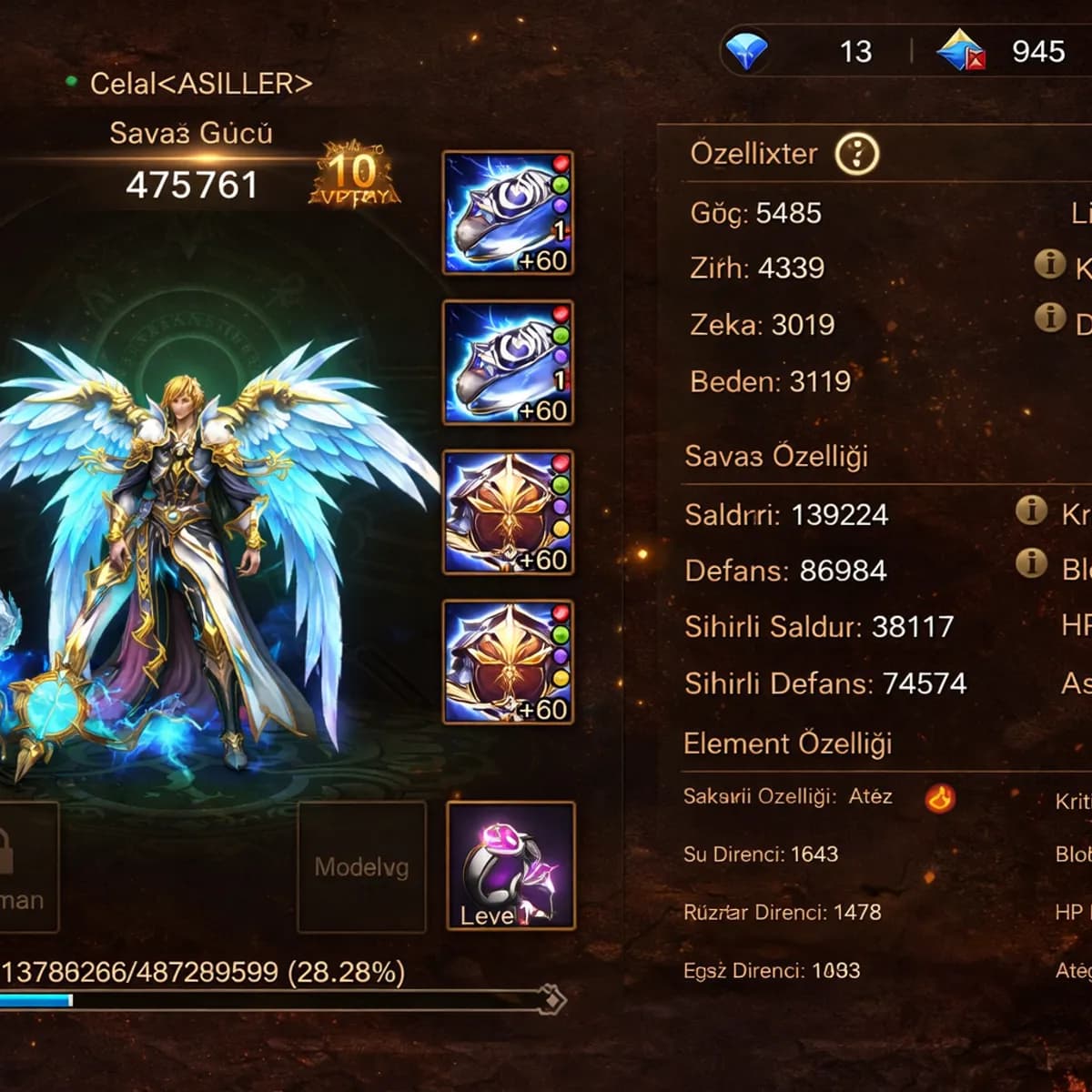Select the purple ring Level 1 slot
This screenshot has height=1092, width=1092.
(x=511, y=865)
